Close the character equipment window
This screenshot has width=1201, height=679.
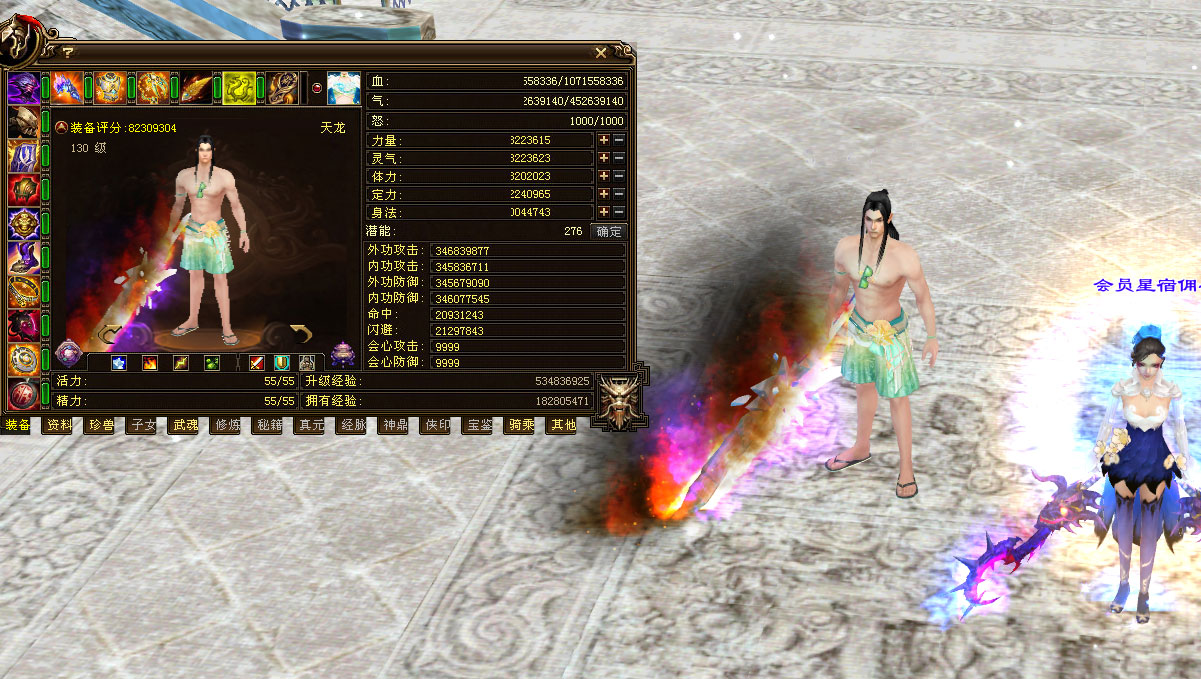(x=601, y=52)
